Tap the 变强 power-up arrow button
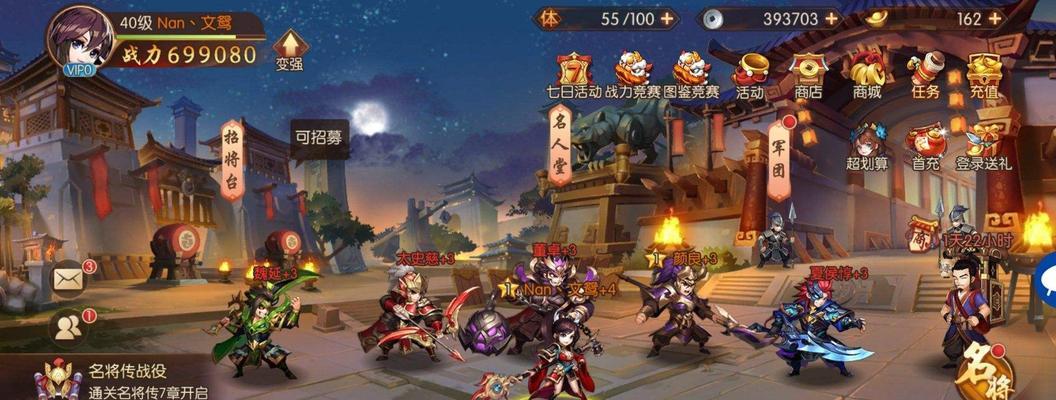 point(289,49)
